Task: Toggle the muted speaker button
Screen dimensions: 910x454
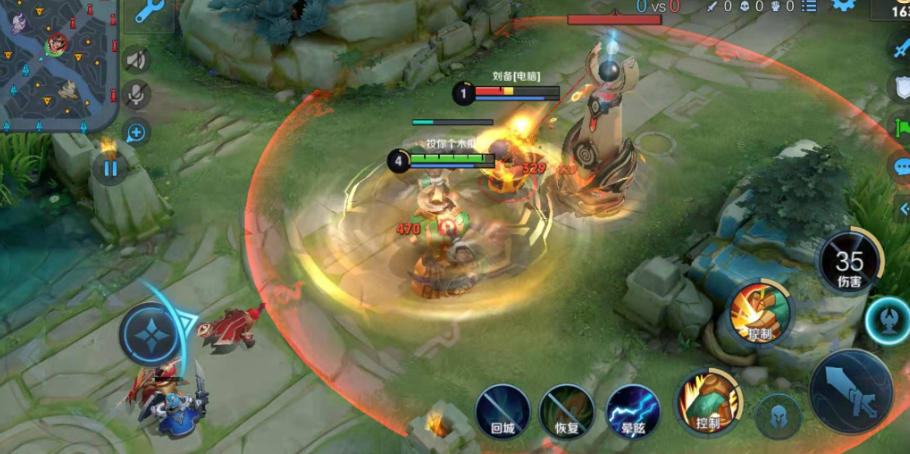Action: click(x=137, y=60)
